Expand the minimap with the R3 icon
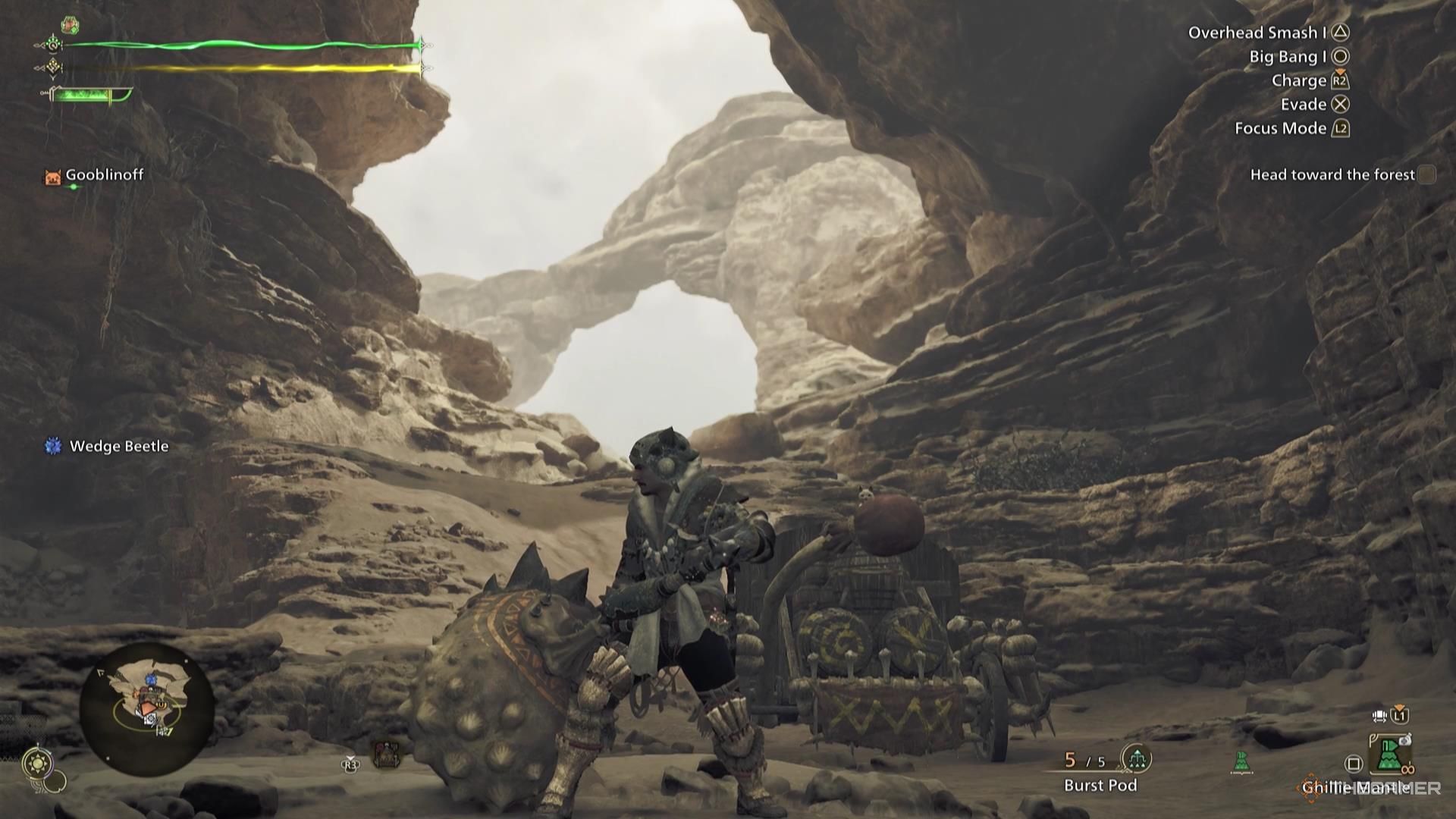Image resolution: width=1456 pixels, height=819 pixels. point(350,764)
